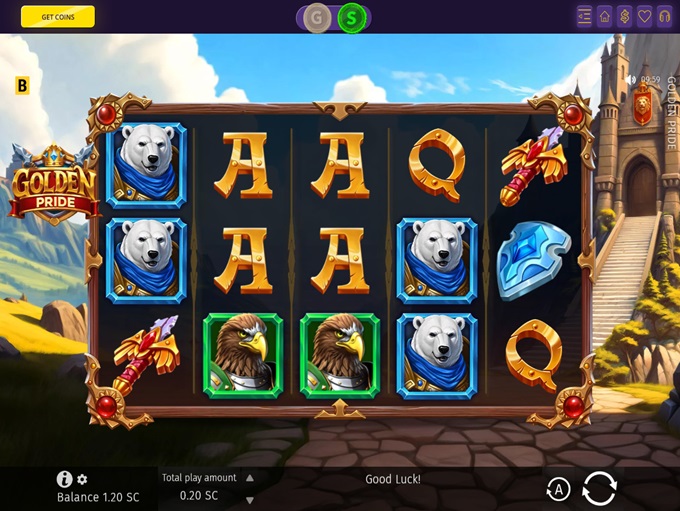Go to the home lobby icon

coord(605,16)
